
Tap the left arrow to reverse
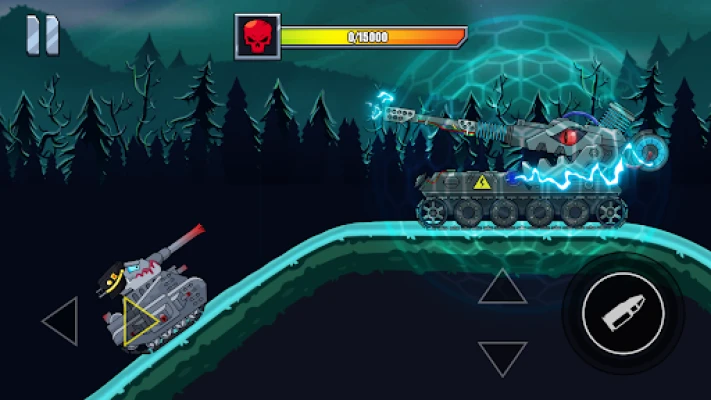[60, 322]
